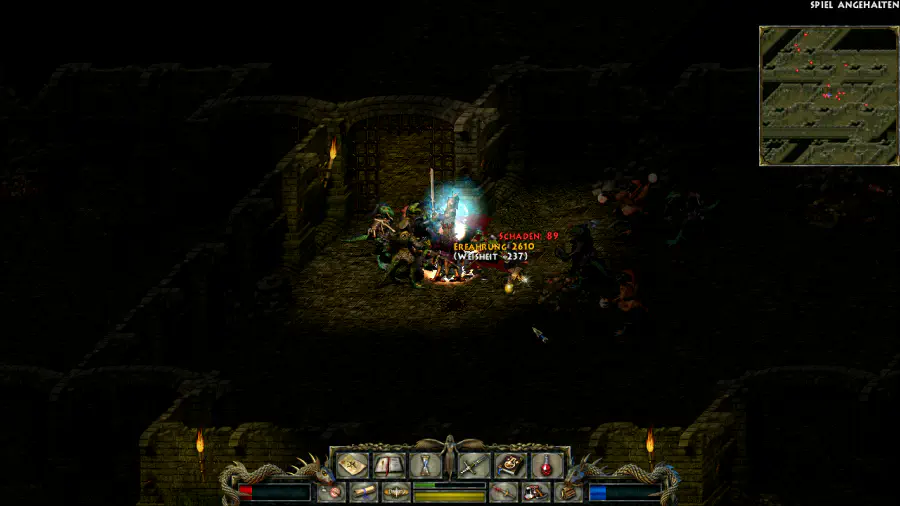Open the treasure chest icon
The width and height of the screenshot is (900, 506).
(x=568, y=492)
